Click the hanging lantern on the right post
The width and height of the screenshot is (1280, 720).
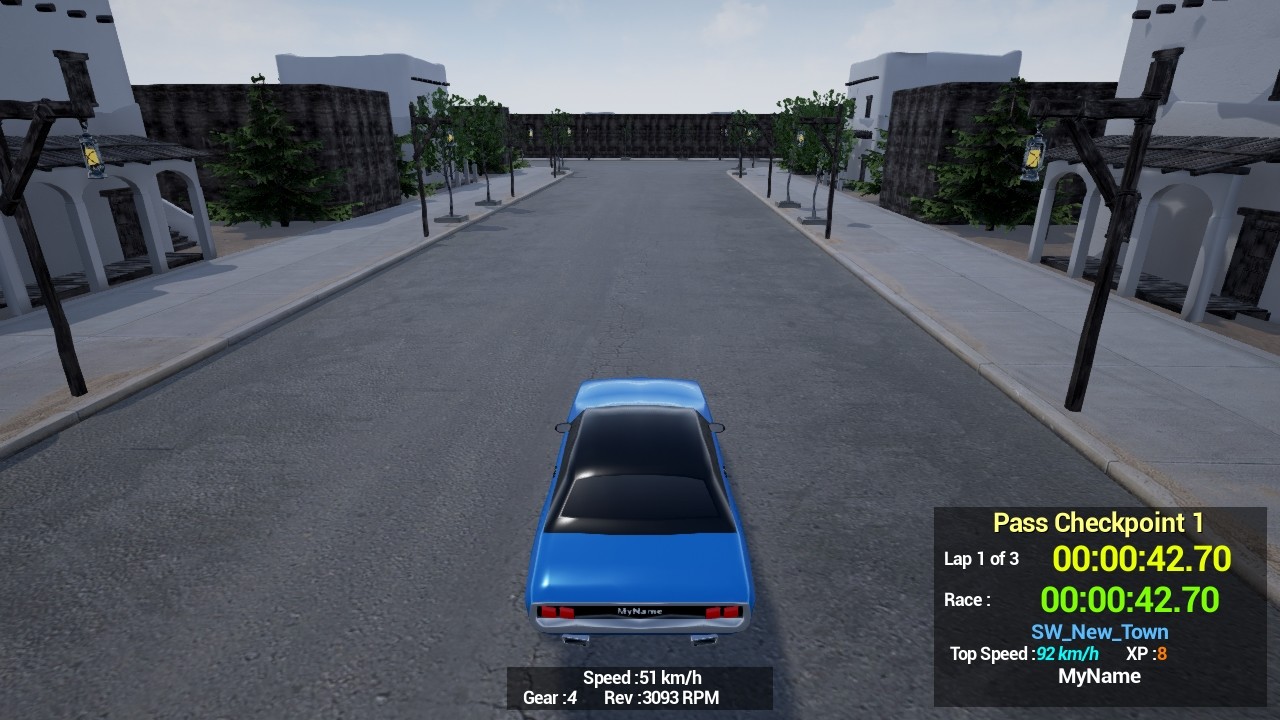1031,159
